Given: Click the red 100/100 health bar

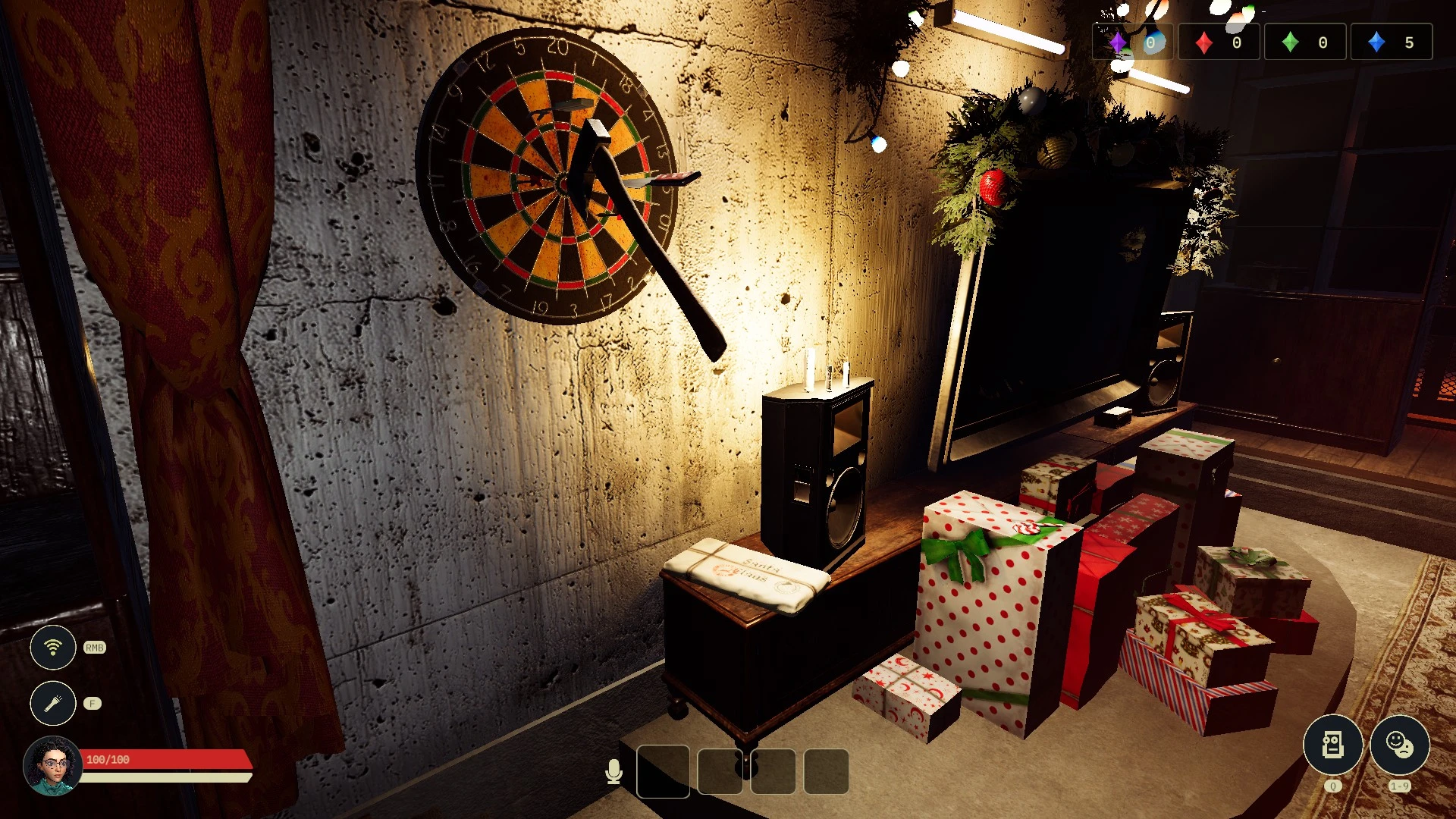Looking at the screenshot, I should 168,758.
